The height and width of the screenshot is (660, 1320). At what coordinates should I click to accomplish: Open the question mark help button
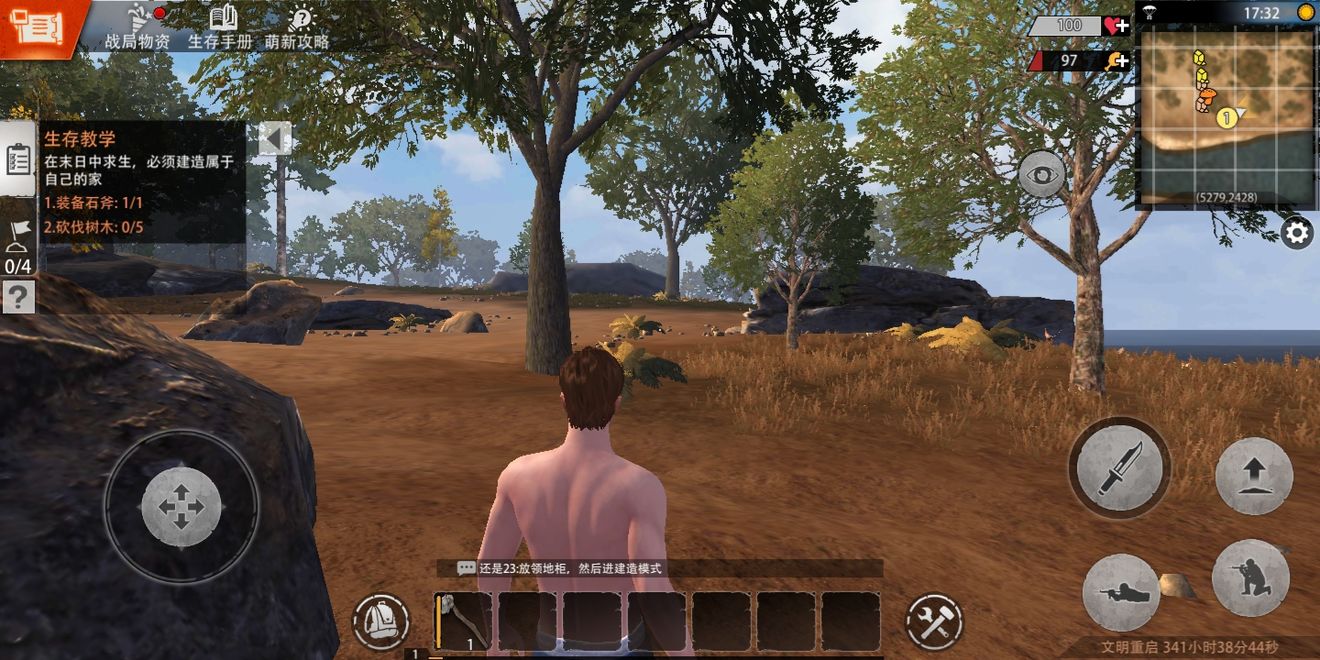18,296
